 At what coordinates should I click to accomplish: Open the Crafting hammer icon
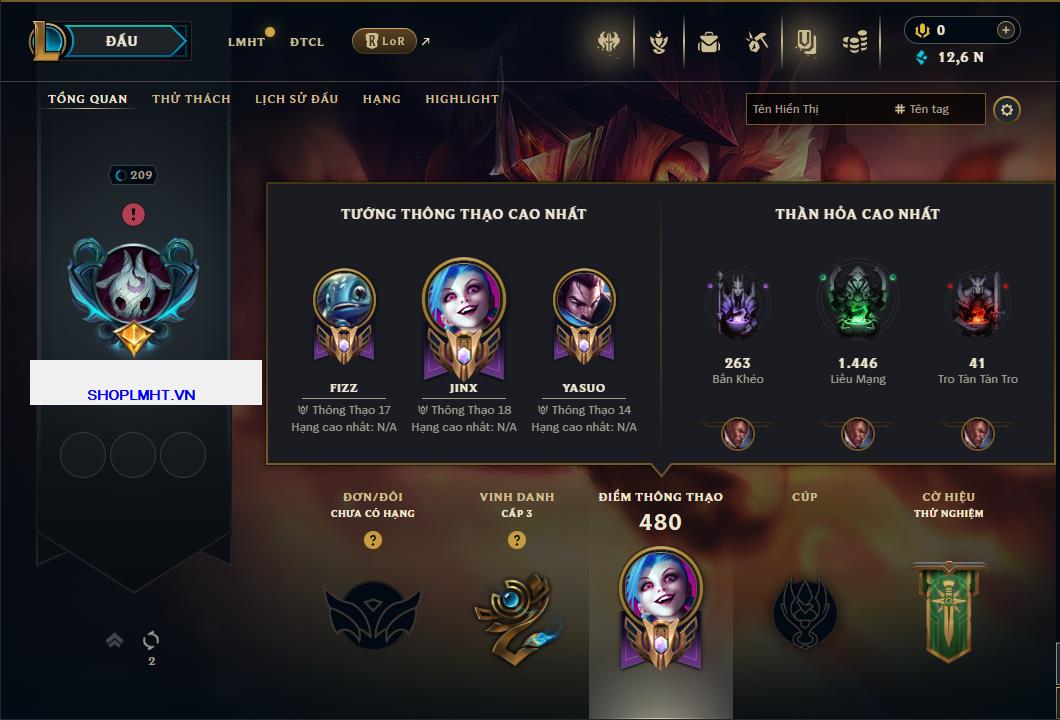757,42
